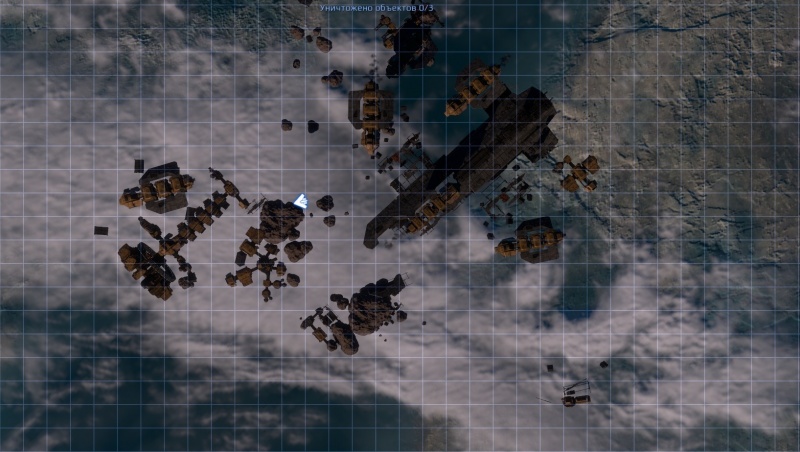Select the white player ship marker on the map
Screen dimensions: 800x452
tap(299, 202)
